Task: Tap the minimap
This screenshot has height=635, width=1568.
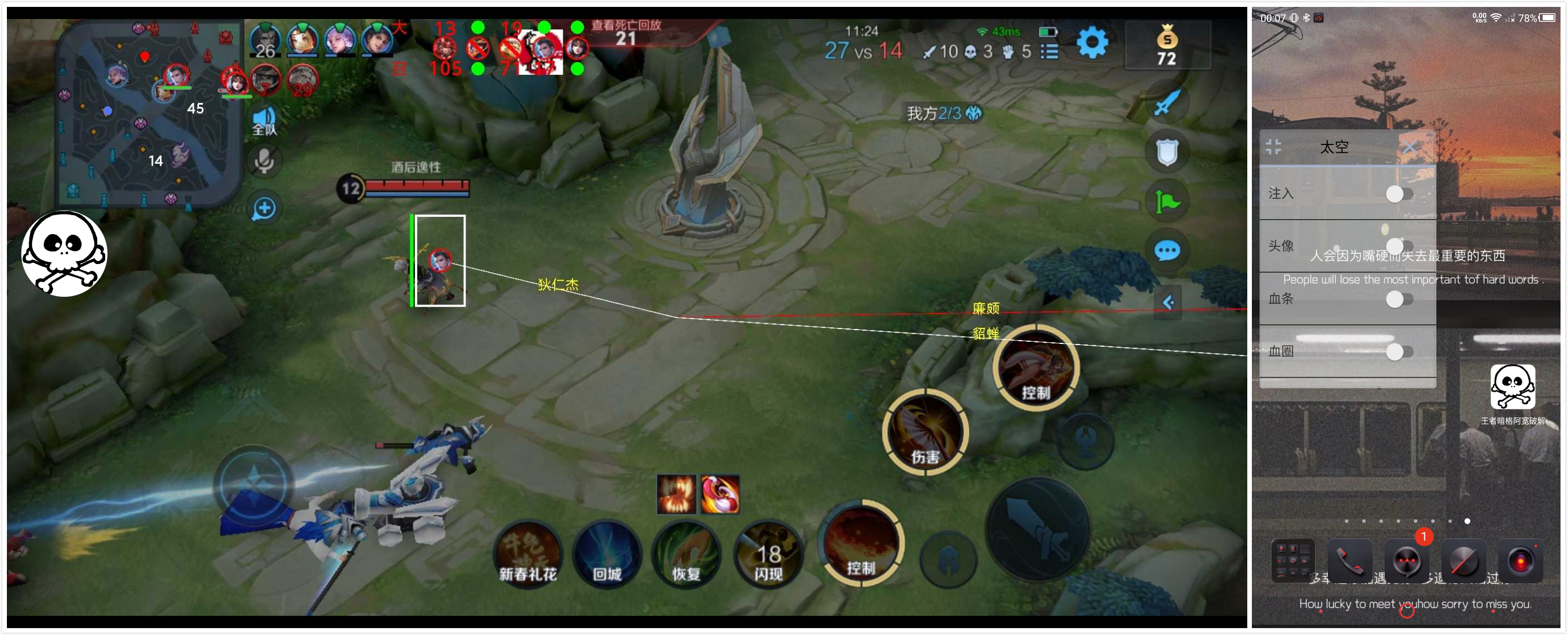Action: click(148, 113)
